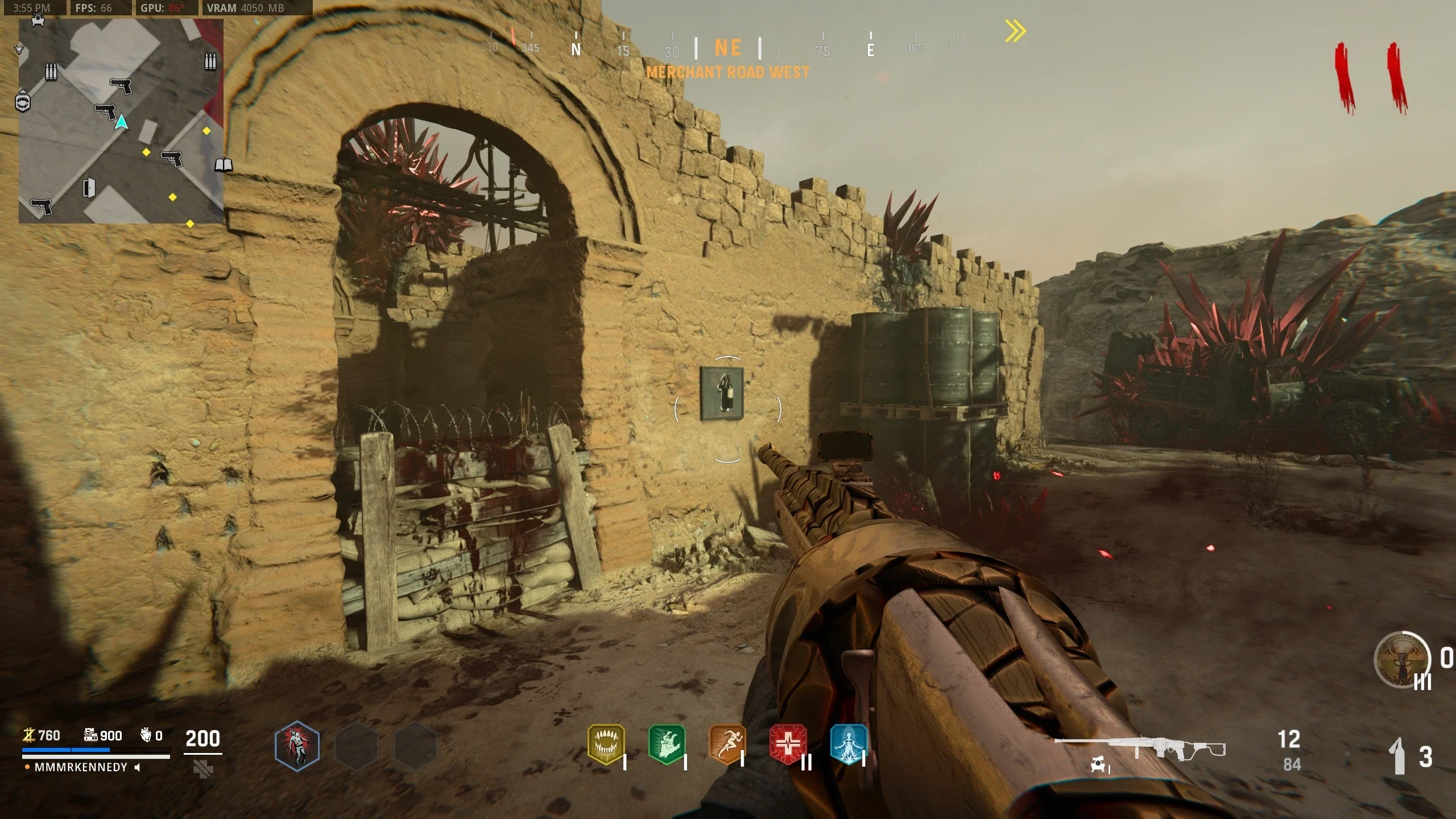The width and height of the screenshot is (1456, 819).
Task: Click the fanged-jaw perk marker beside the minimap
Action: pos(23,102)
